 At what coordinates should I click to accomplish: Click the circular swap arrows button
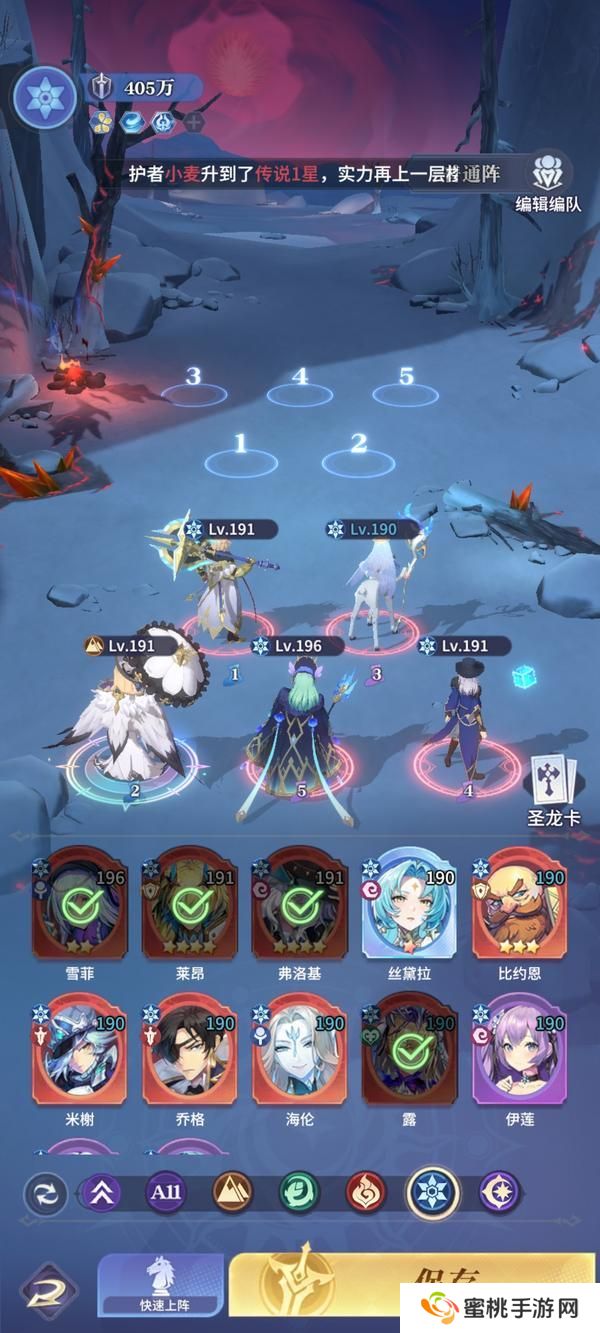pos(46,1193)
